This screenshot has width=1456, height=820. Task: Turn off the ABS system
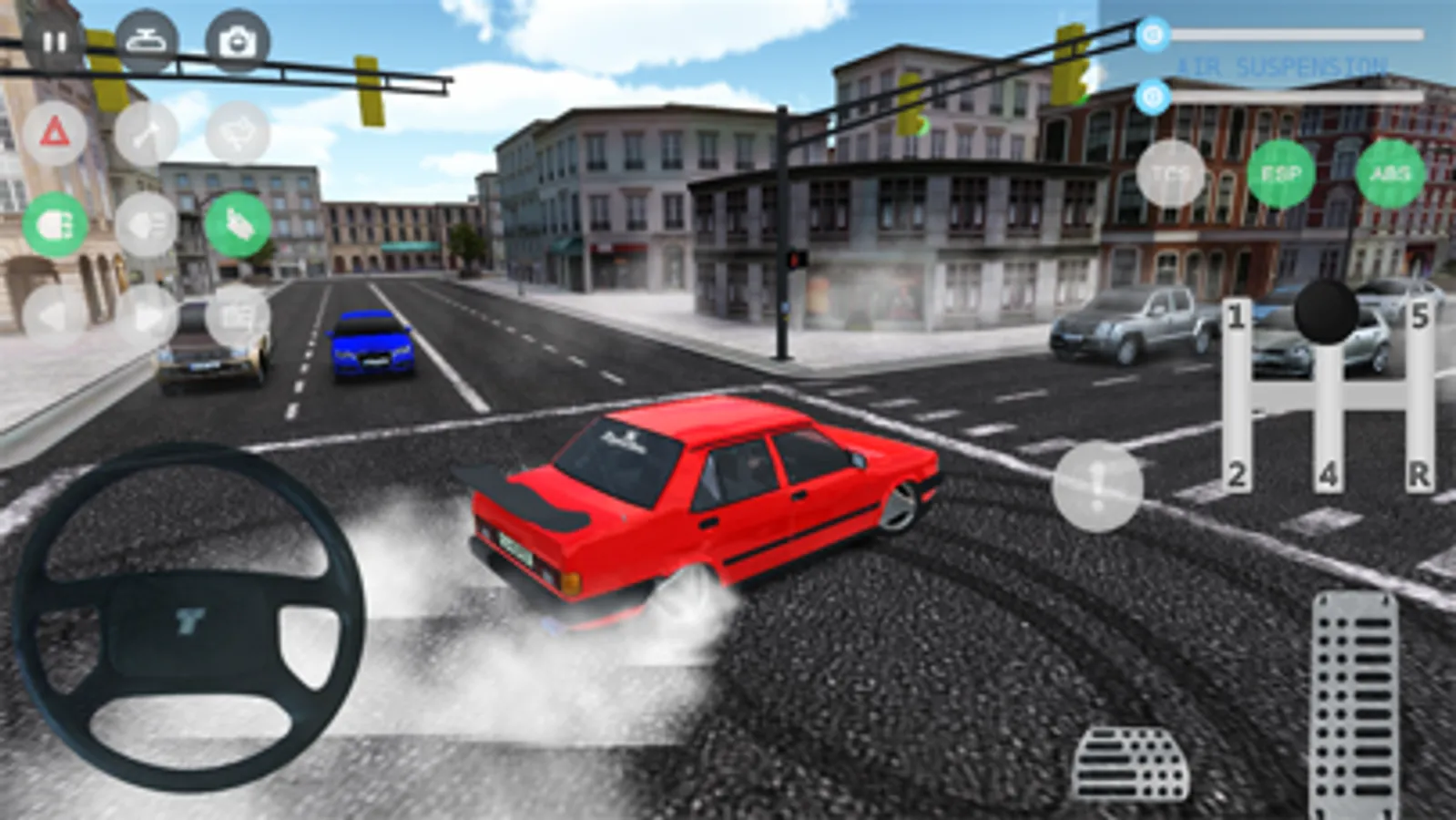pos(1387,172)
